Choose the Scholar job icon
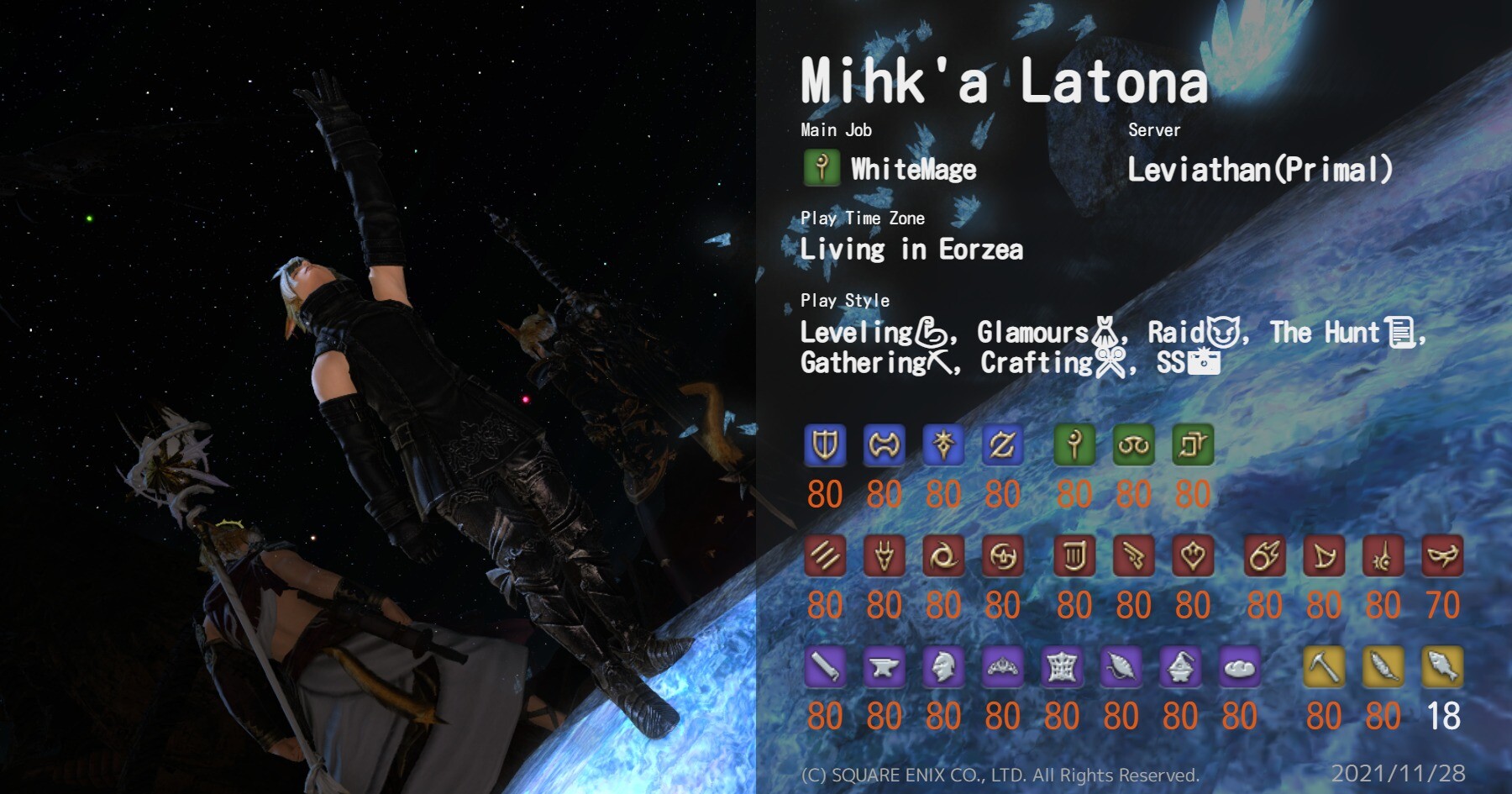Viewport: 1512px width, 794px height. pyautogui.click(x=1133, y=444)
